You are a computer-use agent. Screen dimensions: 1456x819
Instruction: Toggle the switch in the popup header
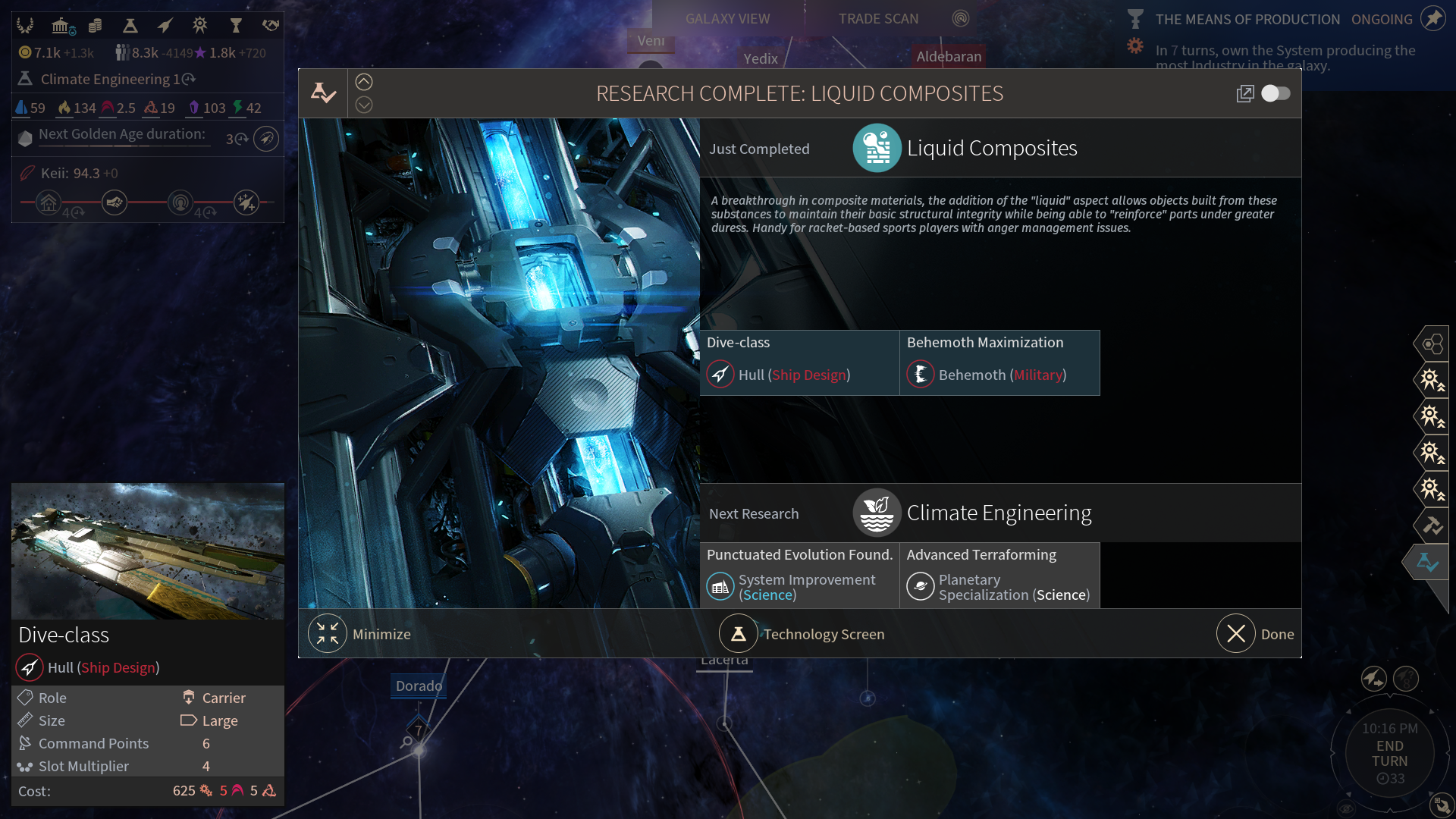point(1276,93)
